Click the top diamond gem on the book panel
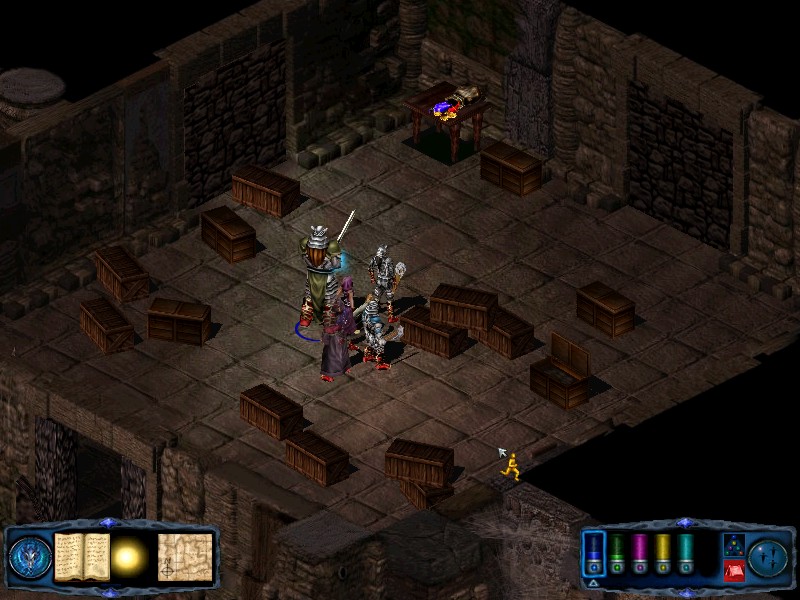Screen dimensions: 800x600 [x=109, y=523]
